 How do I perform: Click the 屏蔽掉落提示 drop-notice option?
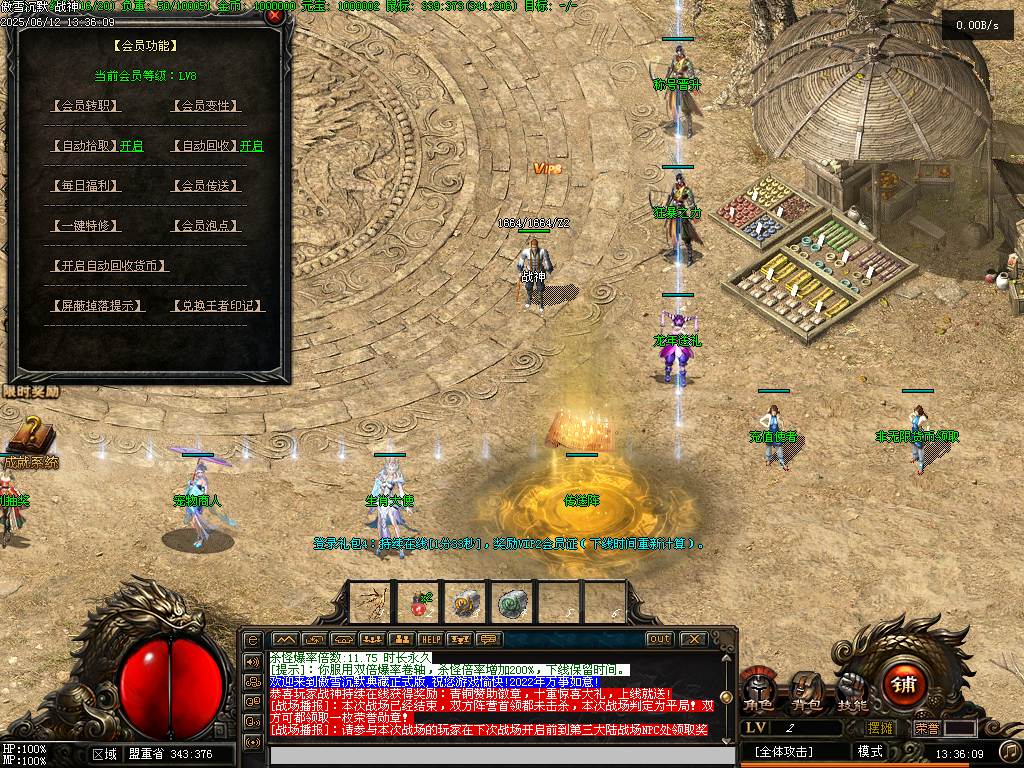(x=96, y=306)
